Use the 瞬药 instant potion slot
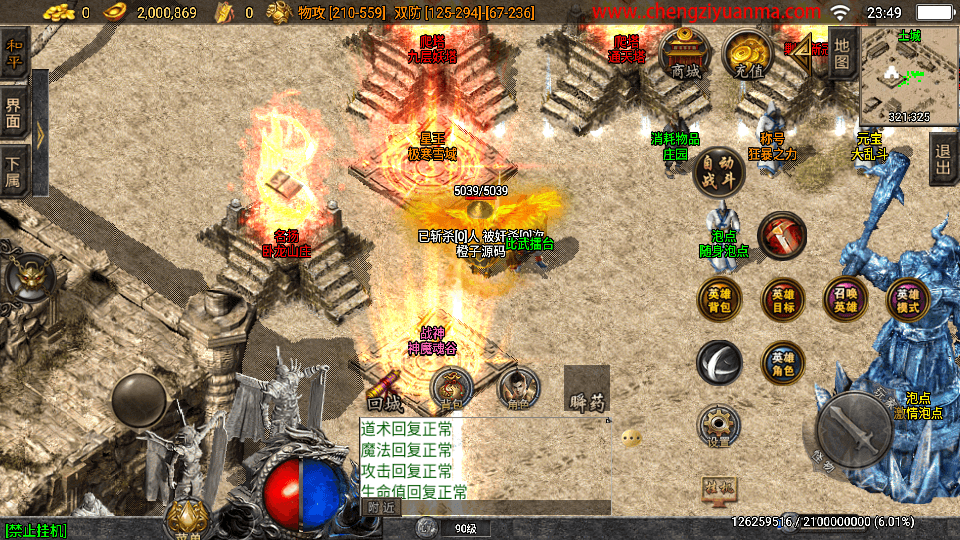Viewport: 960px width, 540px height. 587,390
